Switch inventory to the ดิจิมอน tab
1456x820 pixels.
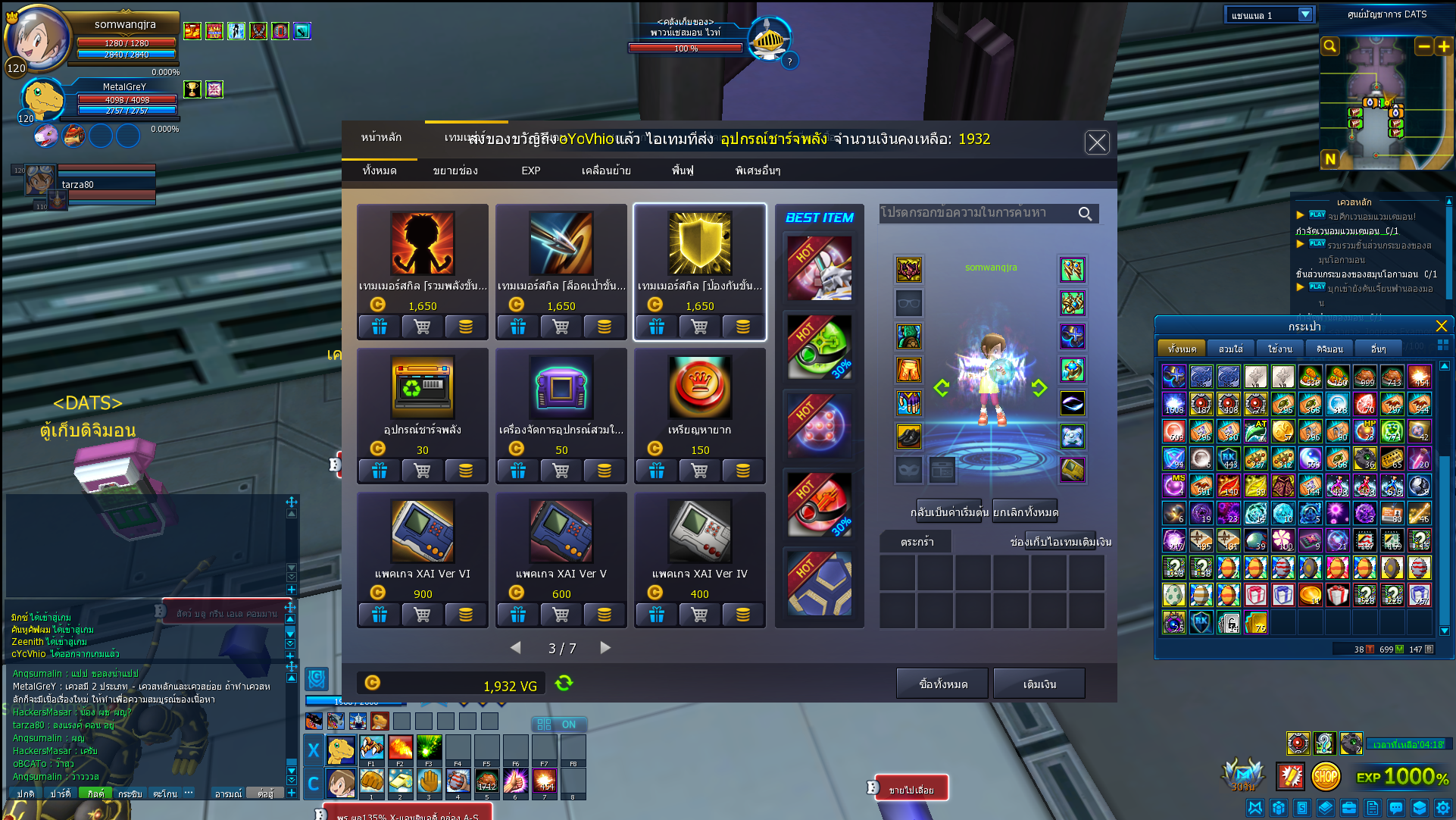pyautogui.click(x=1329, y=349)
